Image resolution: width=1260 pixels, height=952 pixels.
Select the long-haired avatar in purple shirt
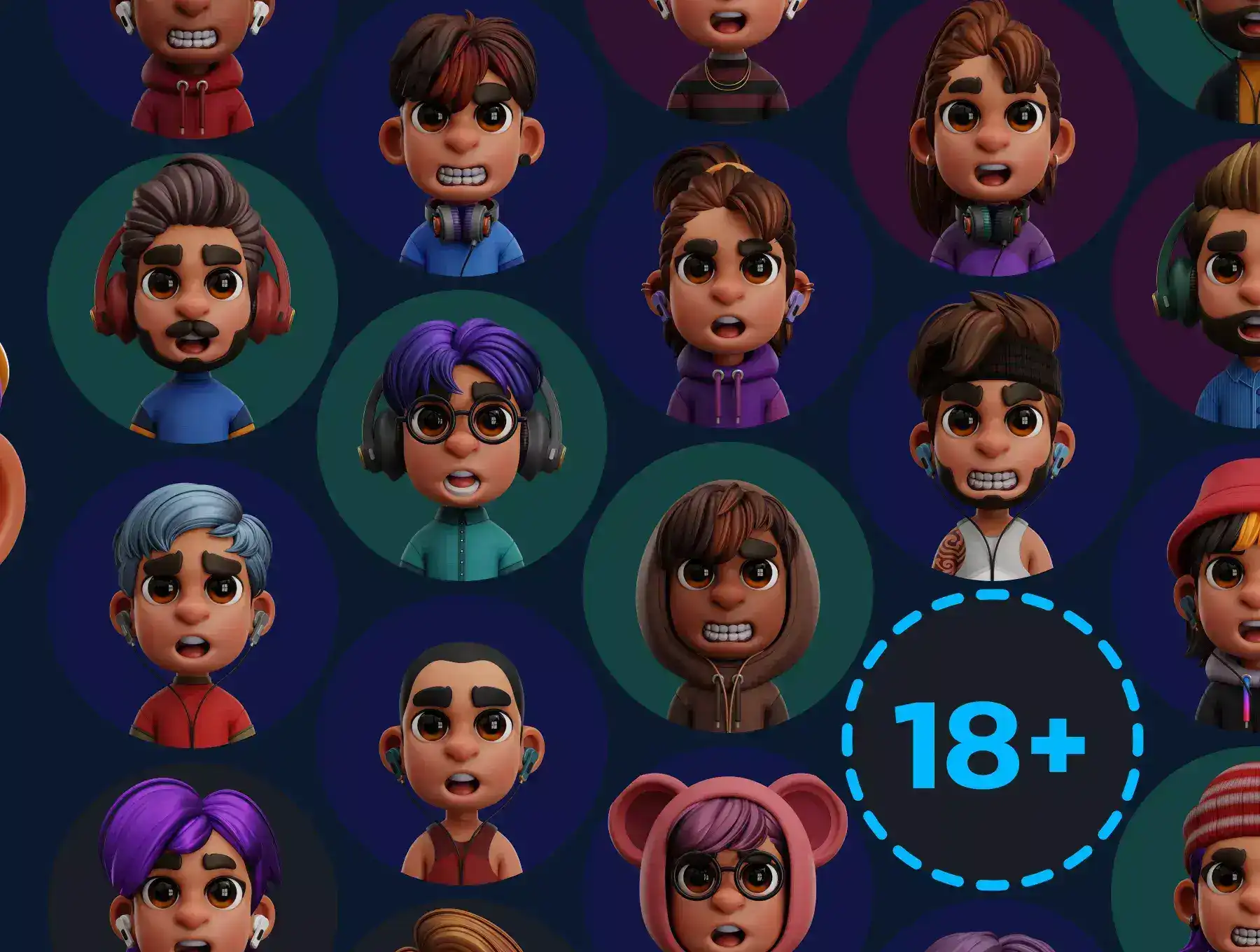[x=993, y=133]
